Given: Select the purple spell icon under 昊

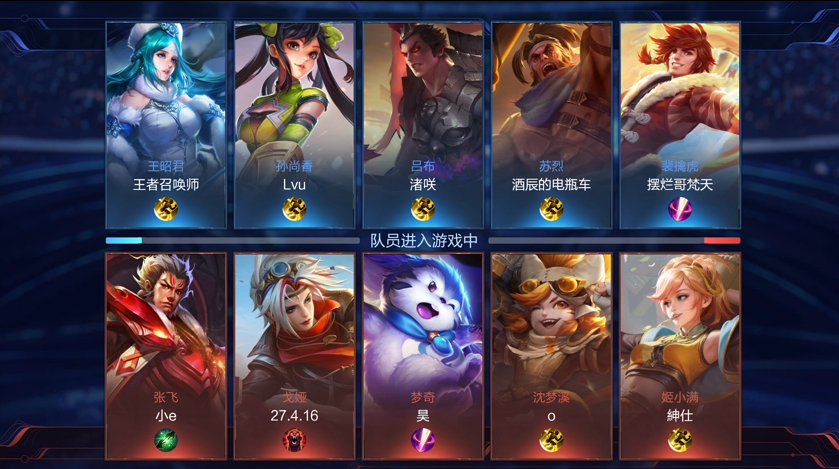Looking at the screenshot, I should pyautogui.click(x=423, y=439).
